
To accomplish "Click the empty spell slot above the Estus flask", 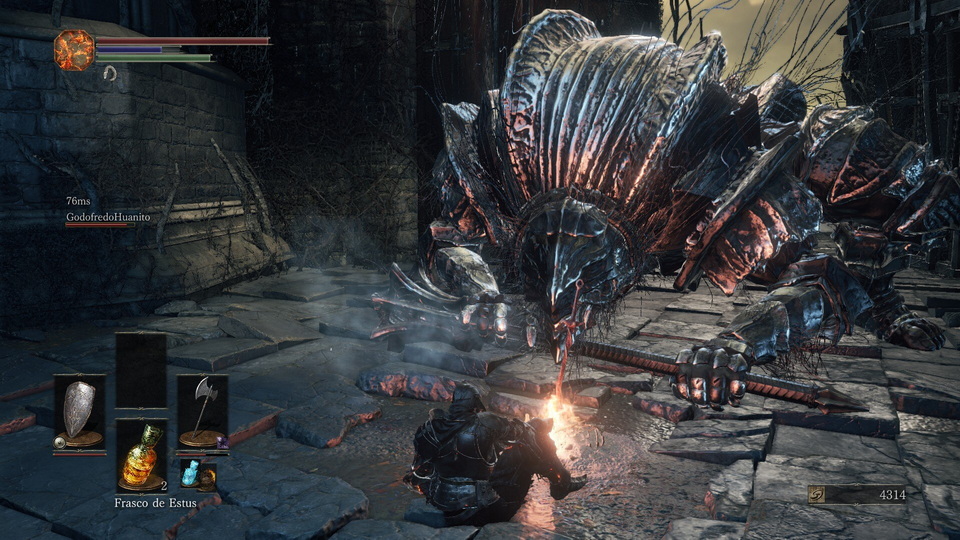I will pyautogui.click(x=141, y=370).
